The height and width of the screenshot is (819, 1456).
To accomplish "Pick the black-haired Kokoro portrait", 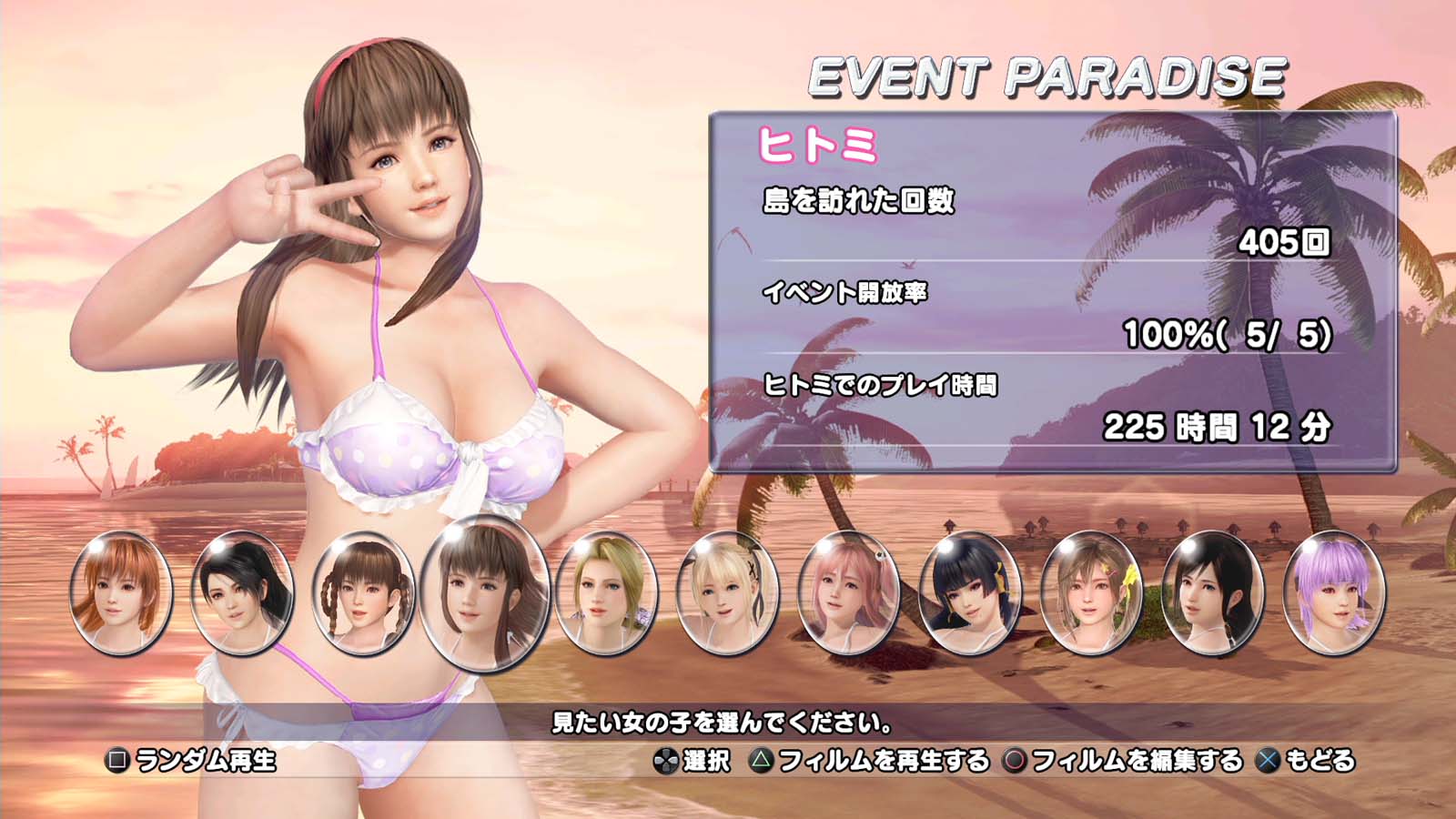I will pos(1213,592).
